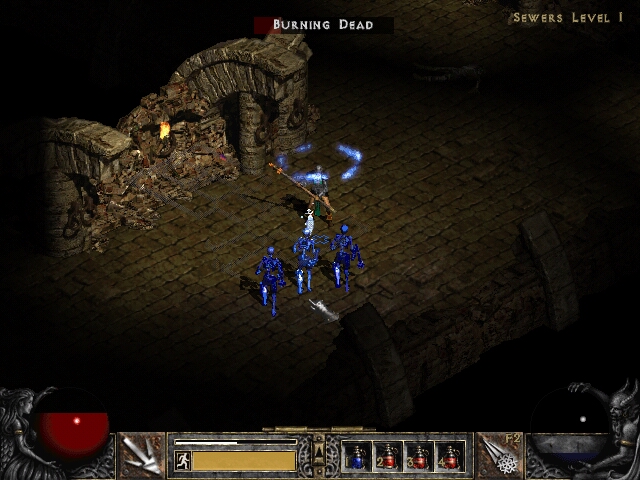The height and width of the screenshot is (480, 640).
Task: Drink the red healing potion in belt slot 2
Action: pos(388,456)
